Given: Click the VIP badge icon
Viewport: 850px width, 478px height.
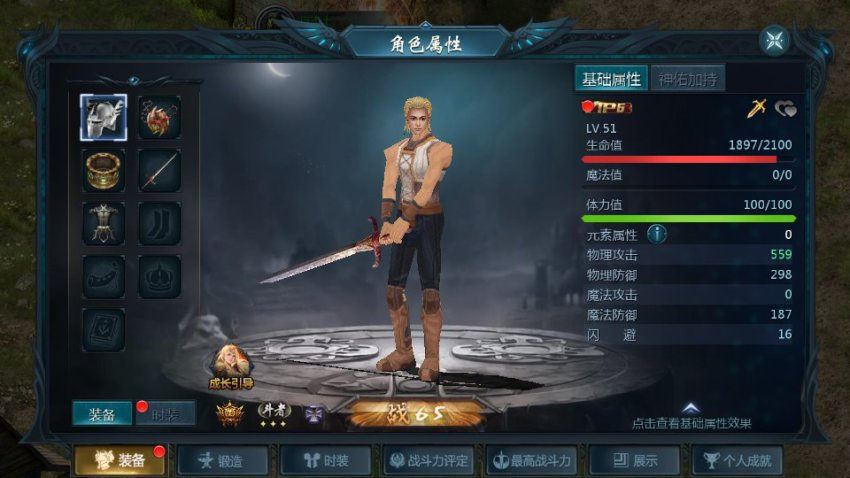Looking at the screenshot, I should pyautogui.click(x=610, y=106).
